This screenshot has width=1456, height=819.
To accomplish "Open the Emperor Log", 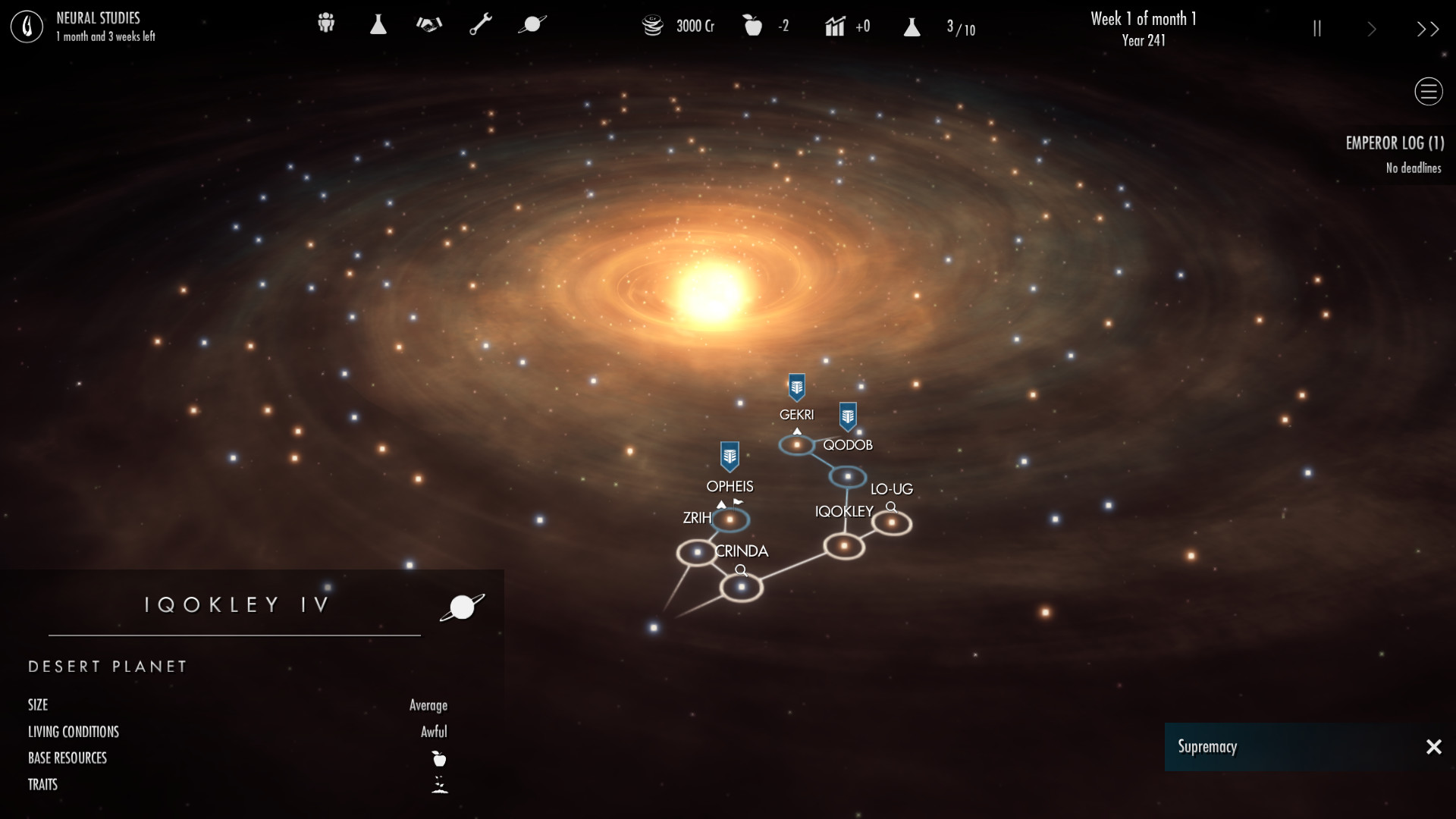I will click(x=1394, y=143).
